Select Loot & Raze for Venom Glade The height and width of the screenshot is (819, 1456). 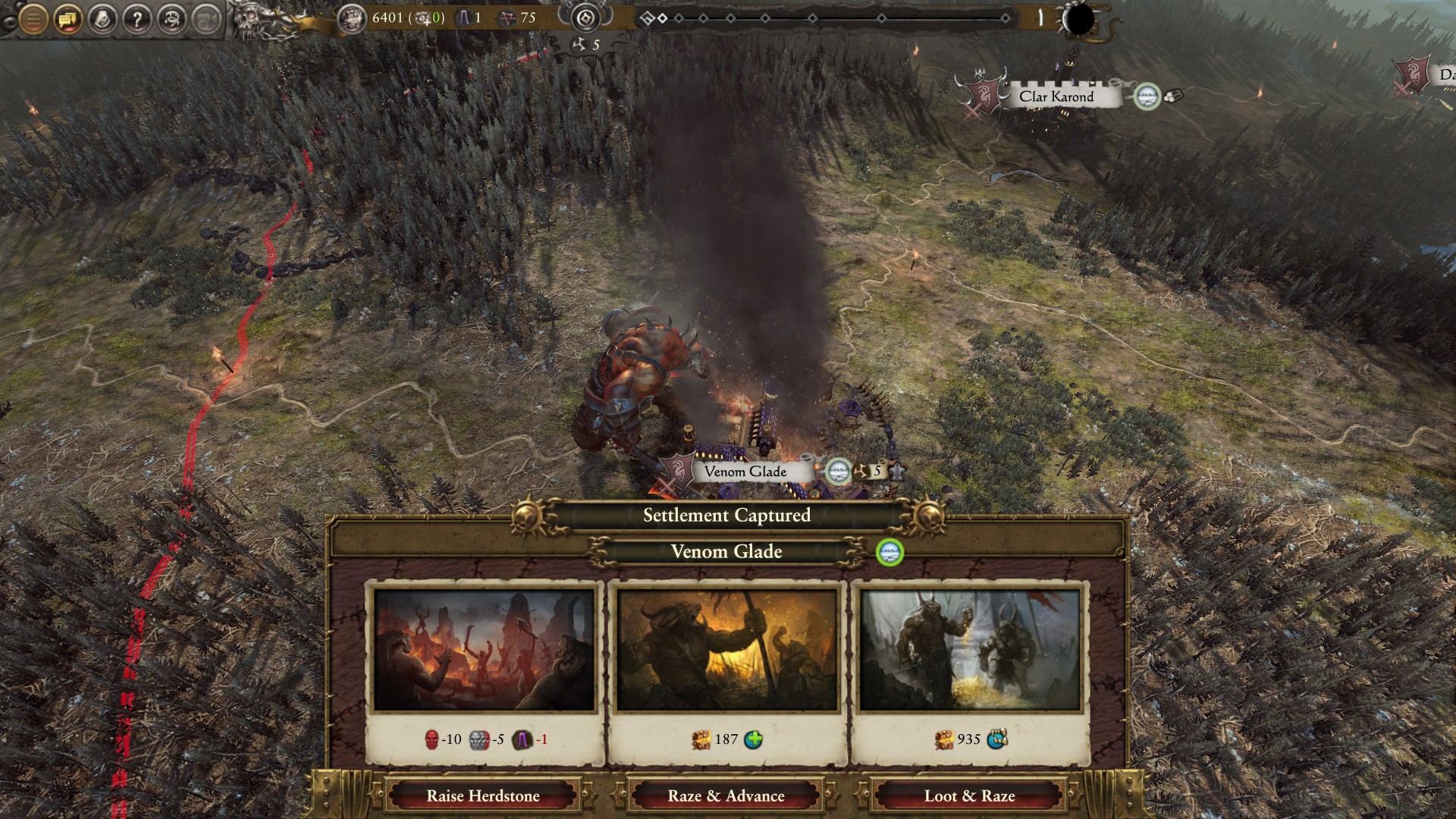pyautogui.click(x=969, y=796)
